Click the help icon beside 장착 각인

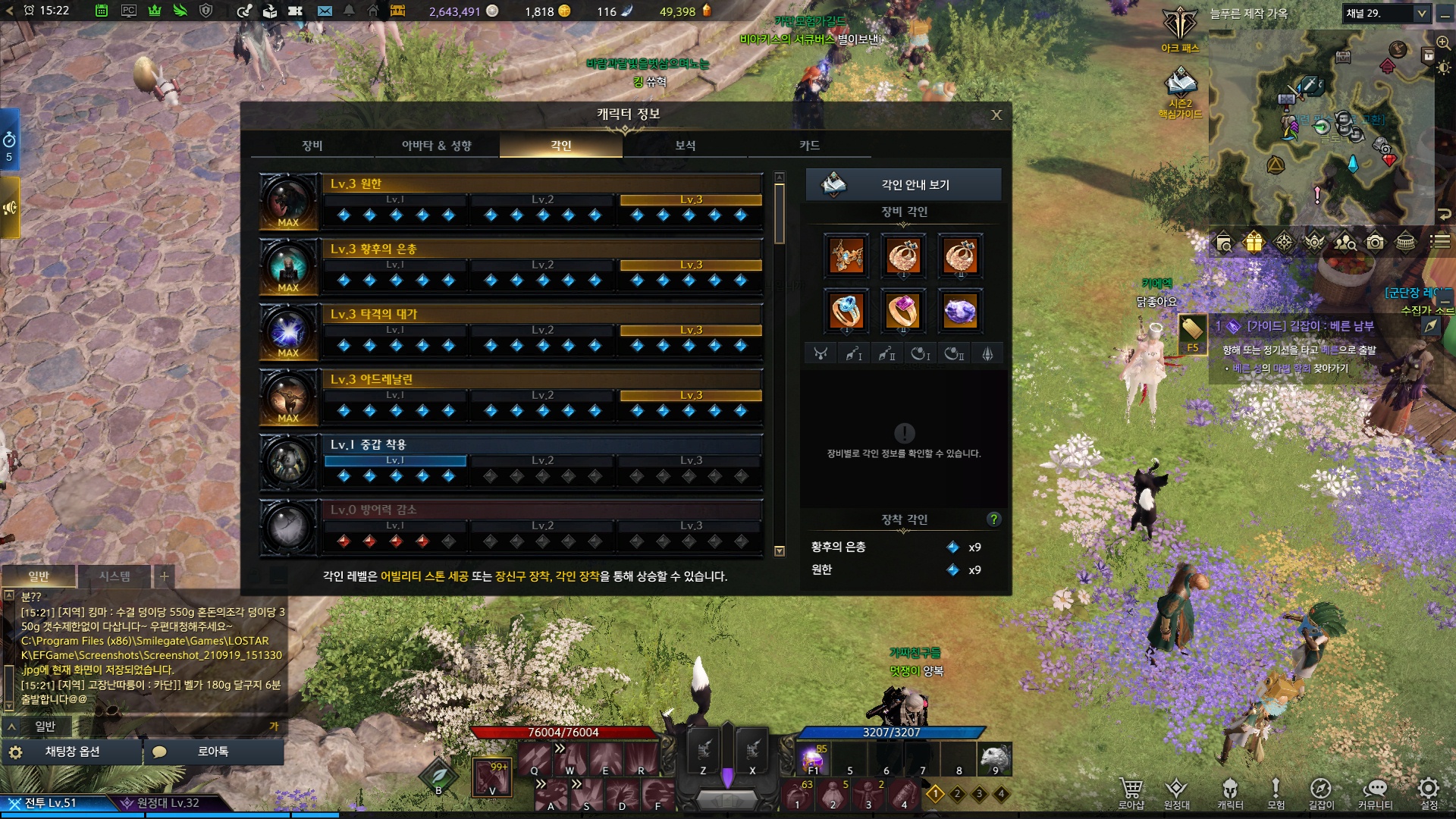point(993,519)
